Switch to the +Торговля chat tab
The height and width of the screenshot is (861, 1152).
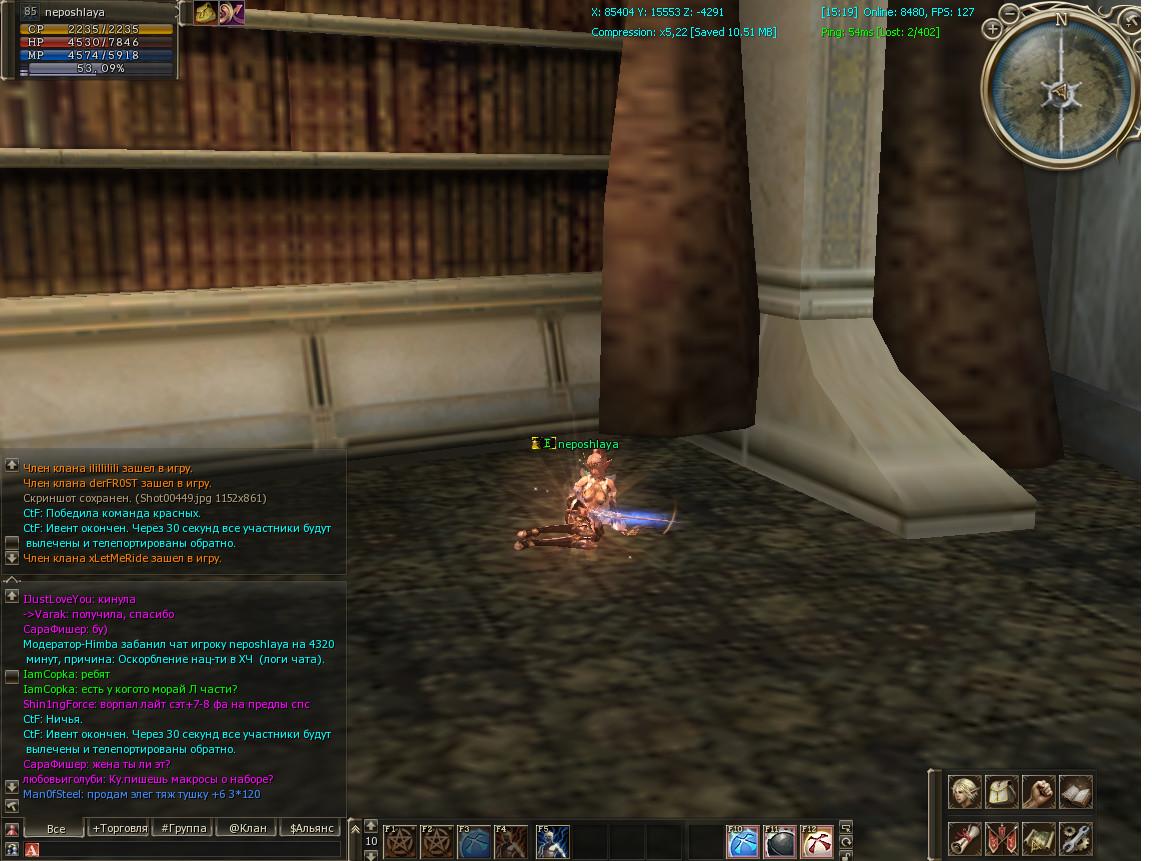tap(120, 828)
